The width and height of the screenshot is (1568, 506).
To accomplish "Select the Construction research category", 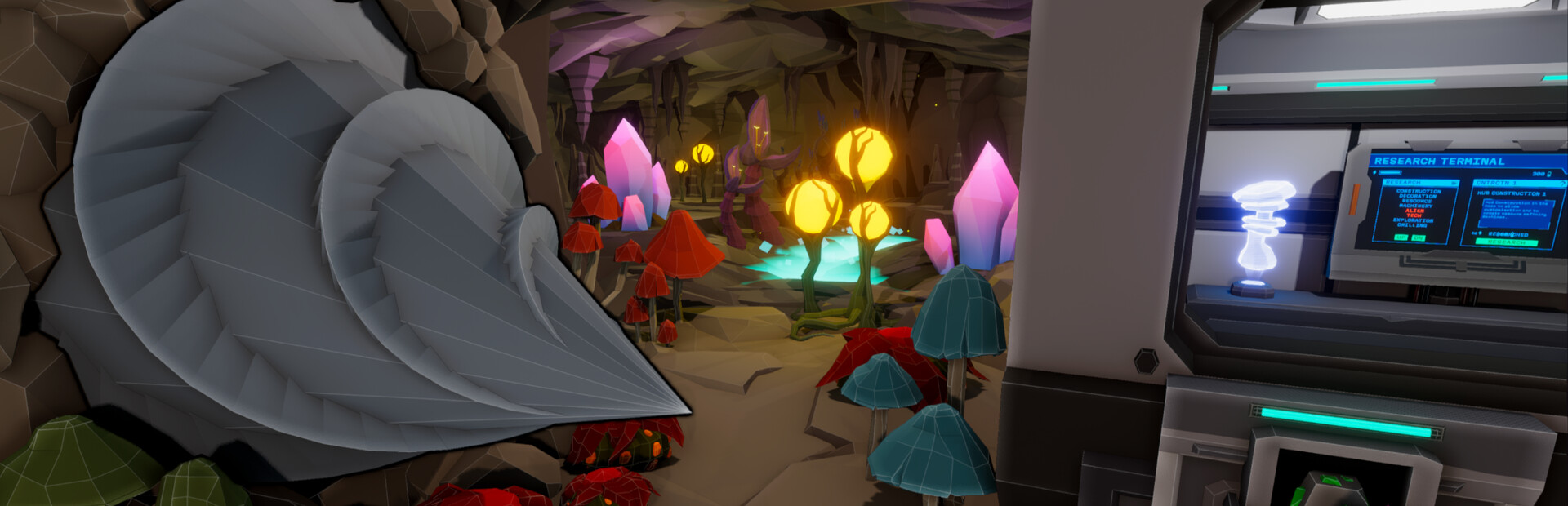I will (x=1419, y=191).
